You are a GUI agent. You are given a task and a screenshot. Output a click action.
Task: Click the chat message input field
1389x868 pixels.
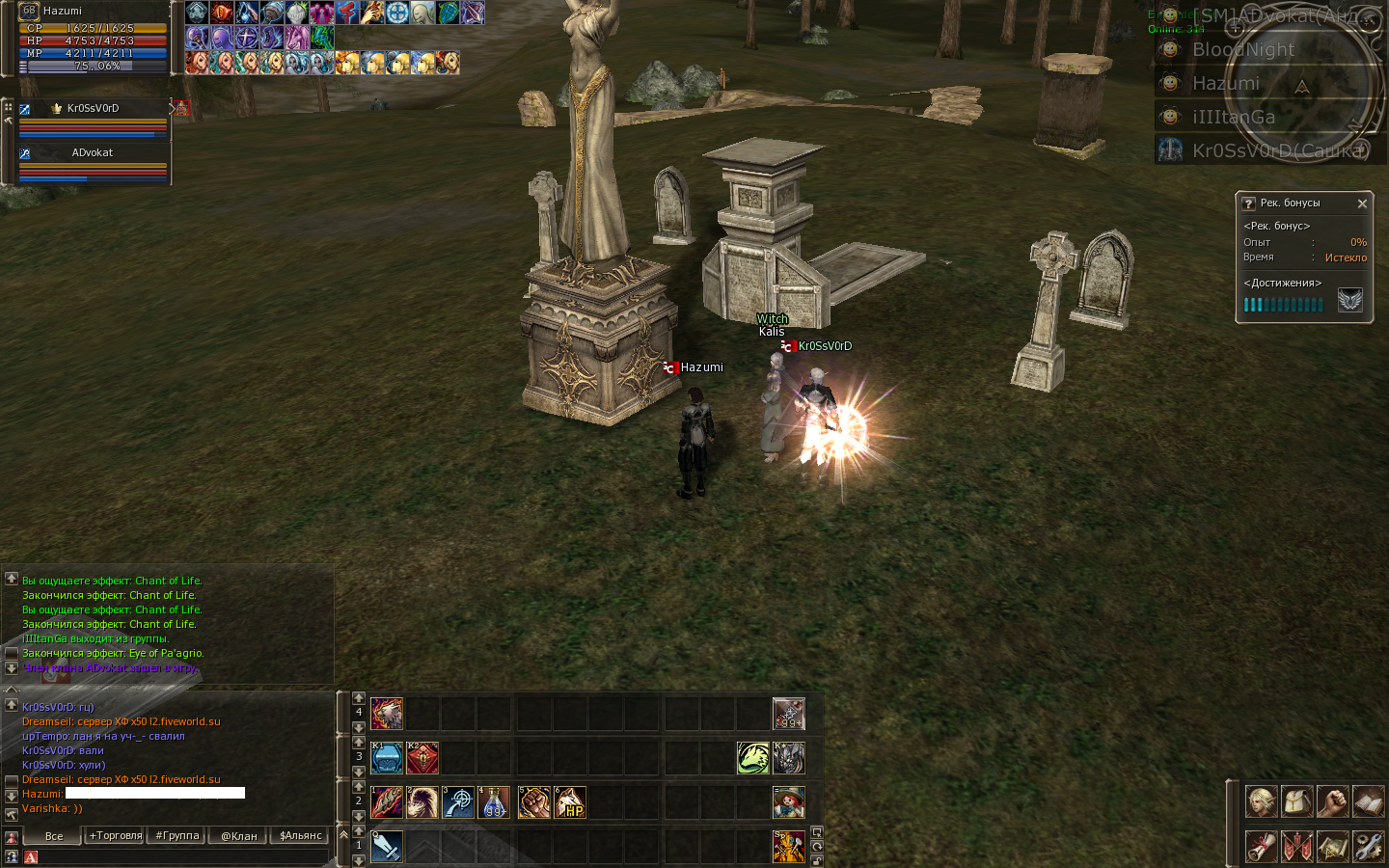[x=183, y=856]
